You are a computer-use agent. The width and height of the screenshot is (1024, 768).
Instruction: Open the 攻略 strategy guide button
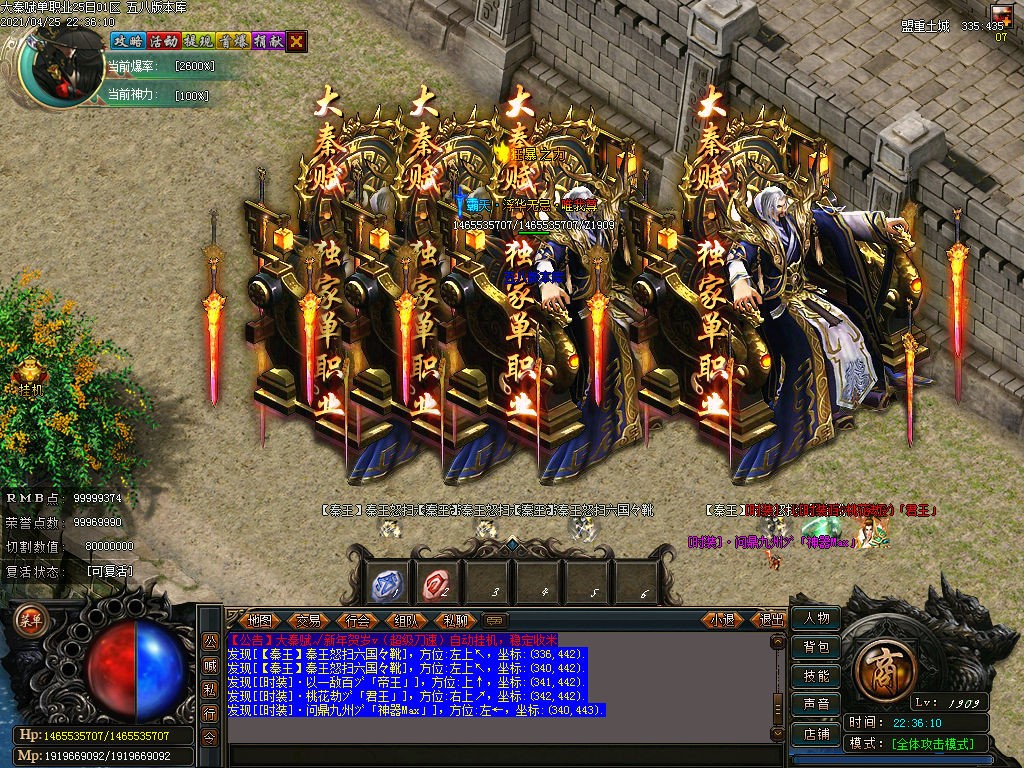coord(127,41)
